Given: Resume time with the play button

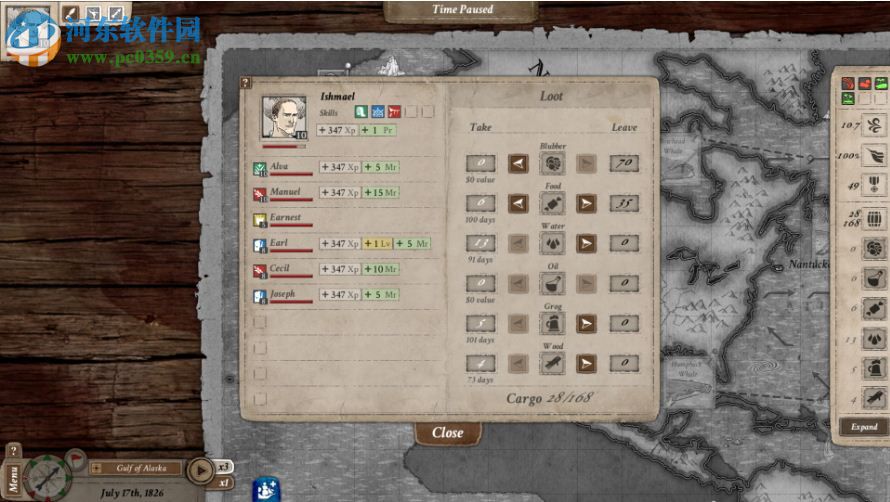Looking at the screenshot, I should (200, 469).
